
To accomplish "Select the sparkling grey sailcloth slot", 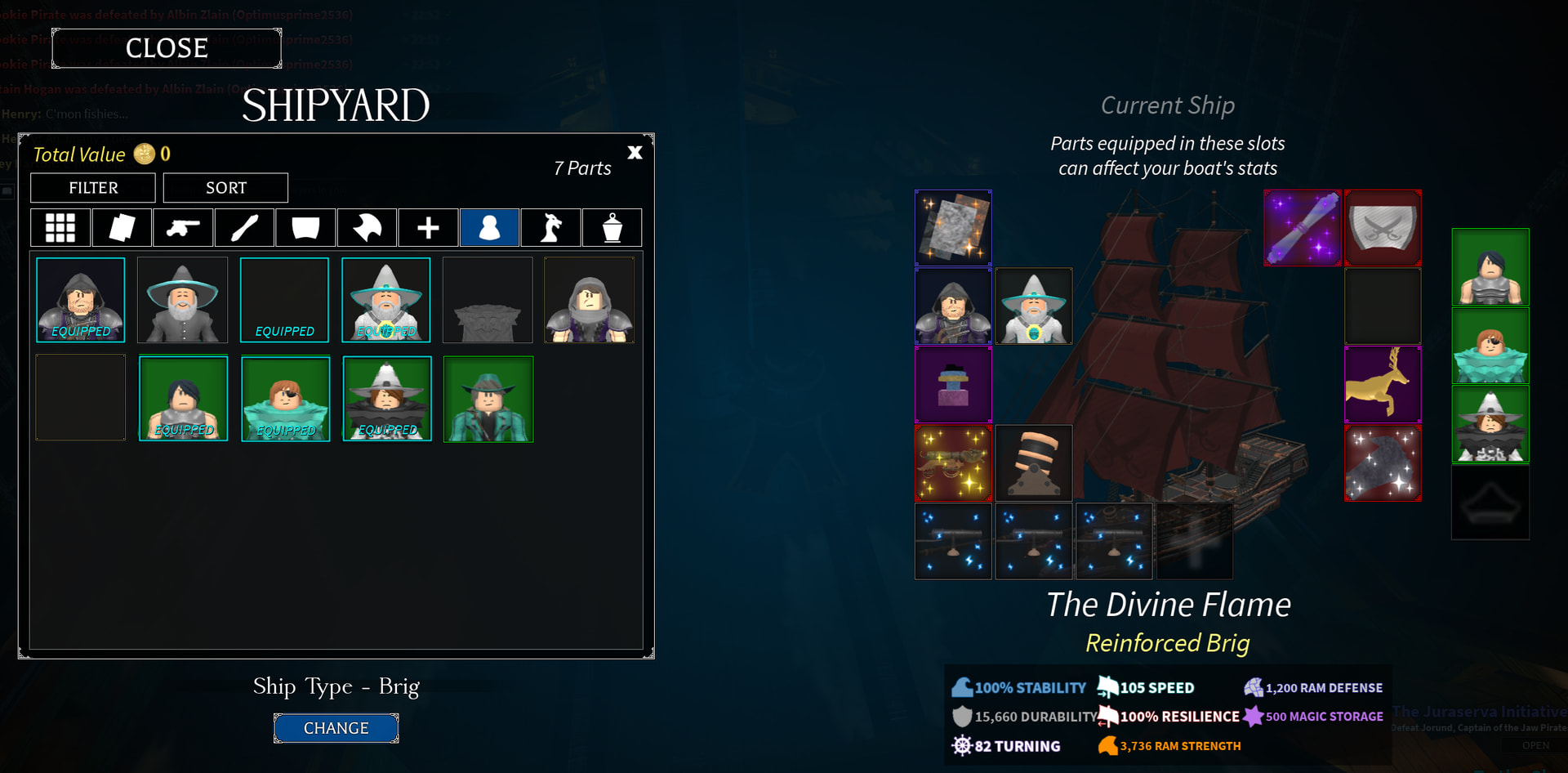I will click(x=953, y=228).
